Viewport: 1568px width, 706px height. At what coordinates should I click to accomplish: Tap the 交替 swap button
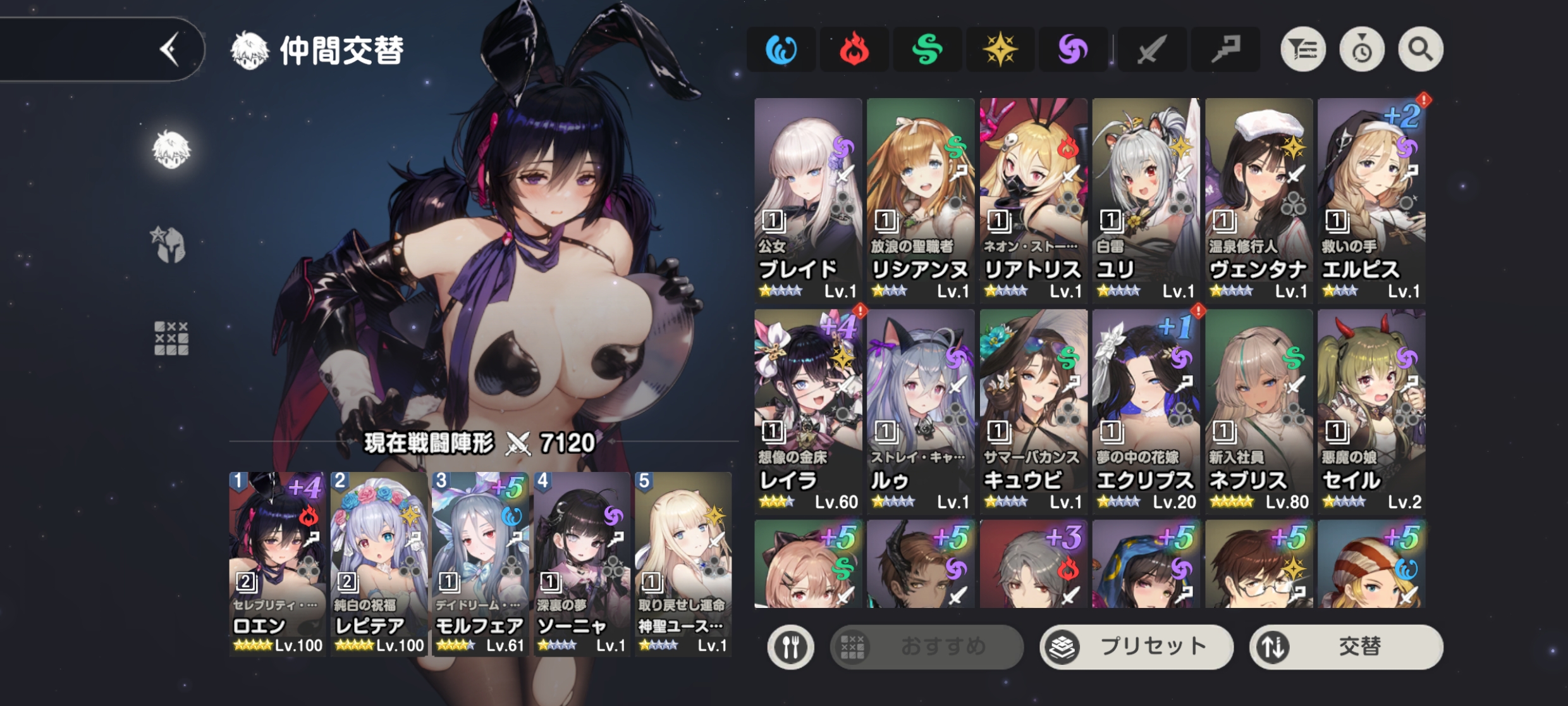[x=1346, y=647]
